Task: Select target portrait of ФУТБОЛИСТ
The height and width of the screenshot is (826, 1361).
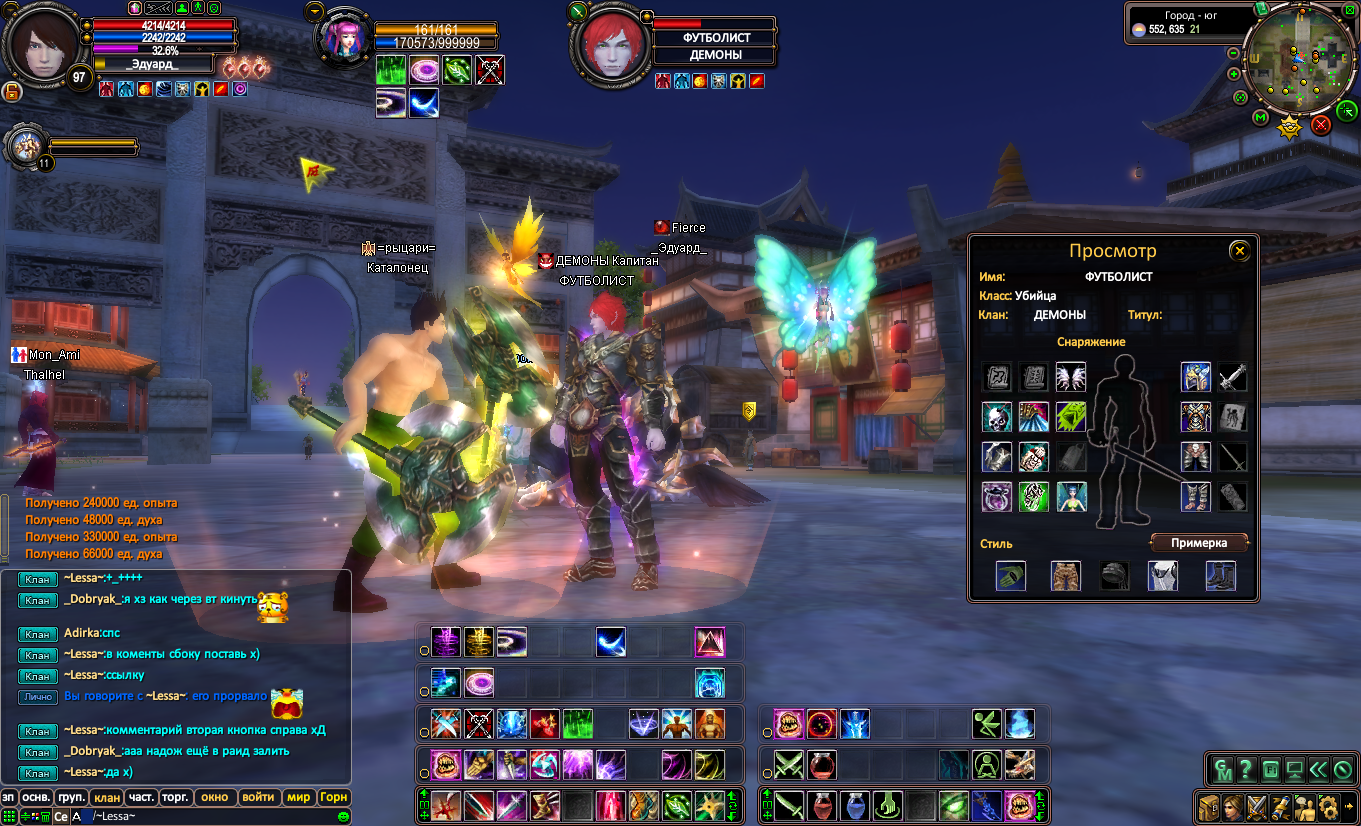Action: pyautogui.click(x=607, y=47)
